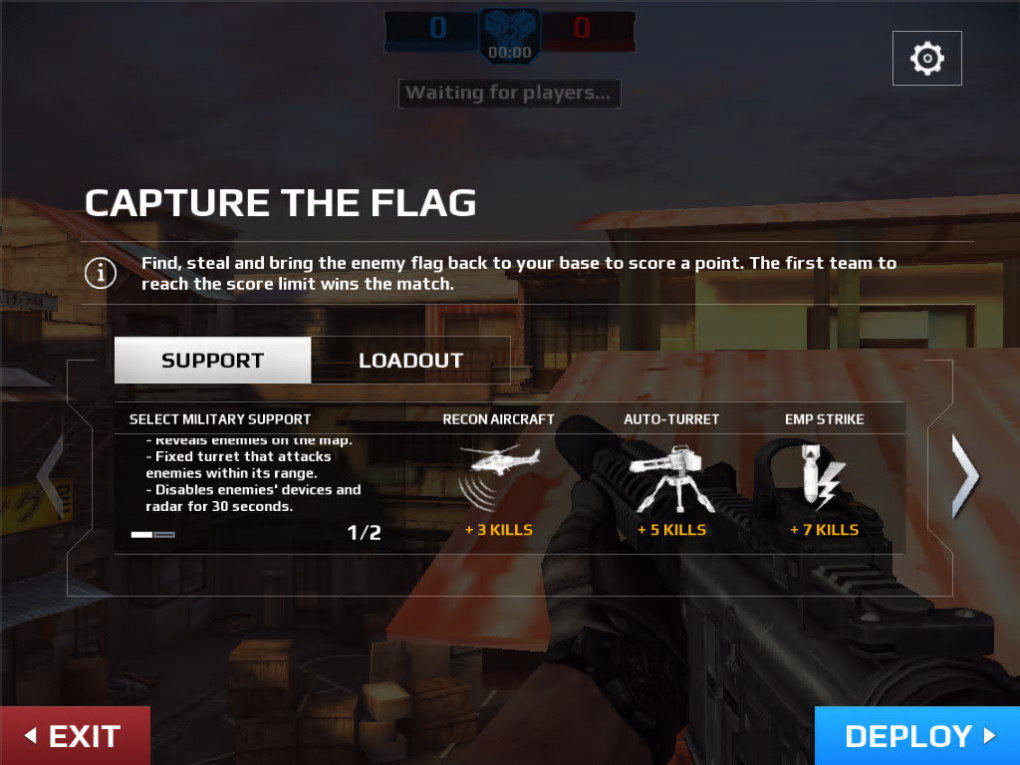Image resolution: width=1020 pixels, height=765 pixels.
Task: Switch to the Loadout tab
Action: [x=411, y=361]
